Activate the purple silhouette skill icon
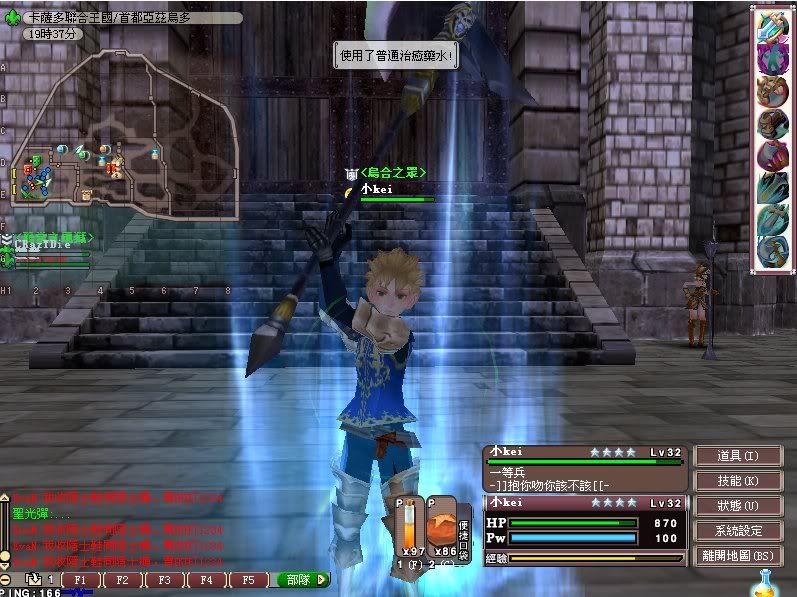This screenshot has width=797, height=597. (771, 59)
